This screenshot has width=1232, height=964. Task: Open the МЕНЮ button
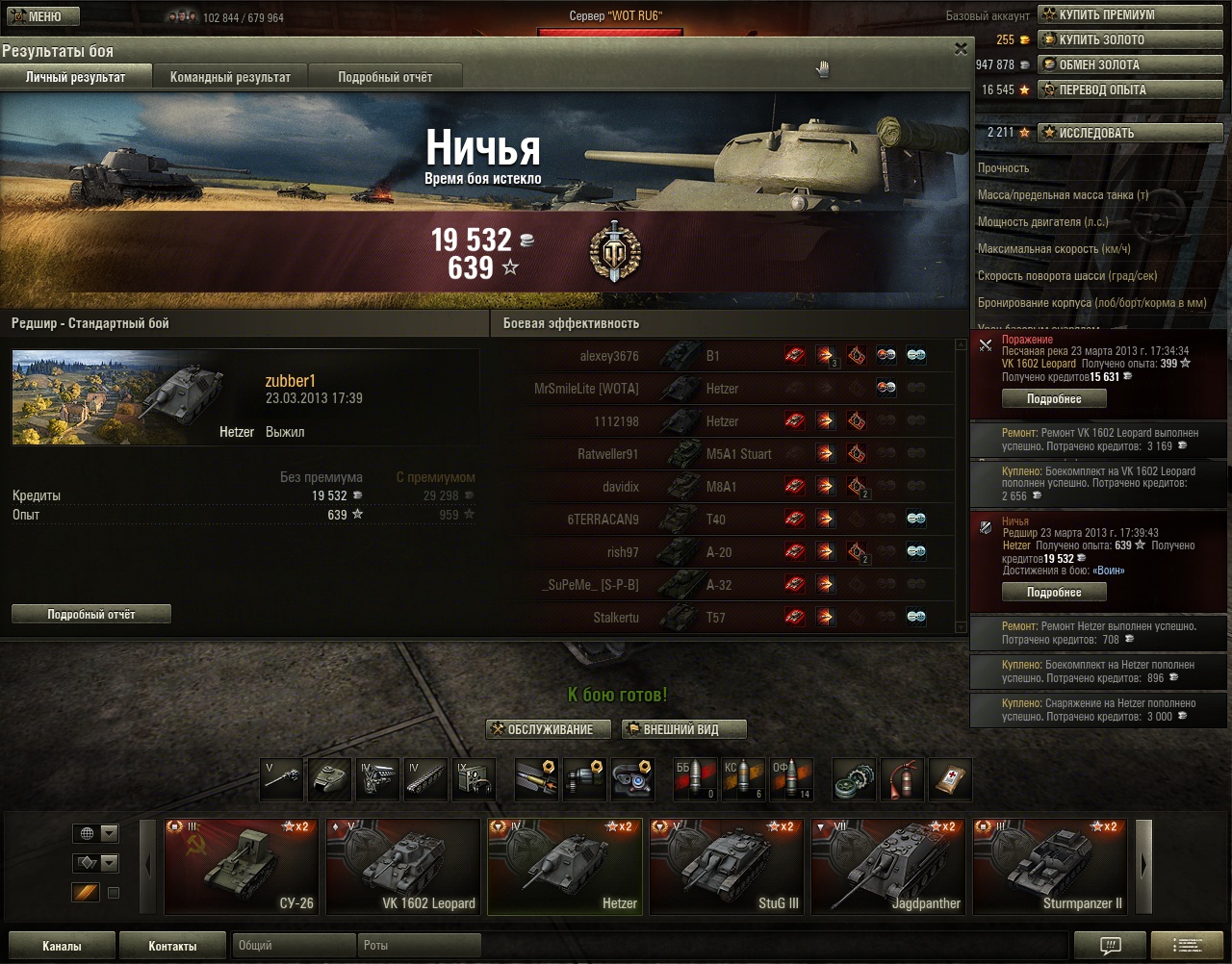click(x=37, y=16)
